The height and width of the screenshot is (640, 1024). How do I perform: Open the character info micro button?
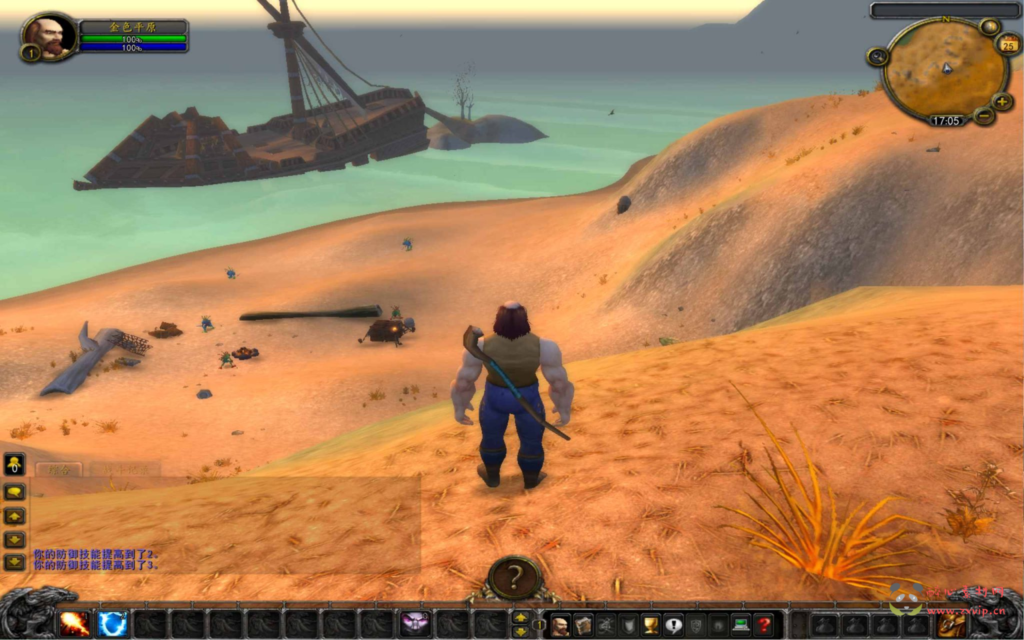[560, 625]
